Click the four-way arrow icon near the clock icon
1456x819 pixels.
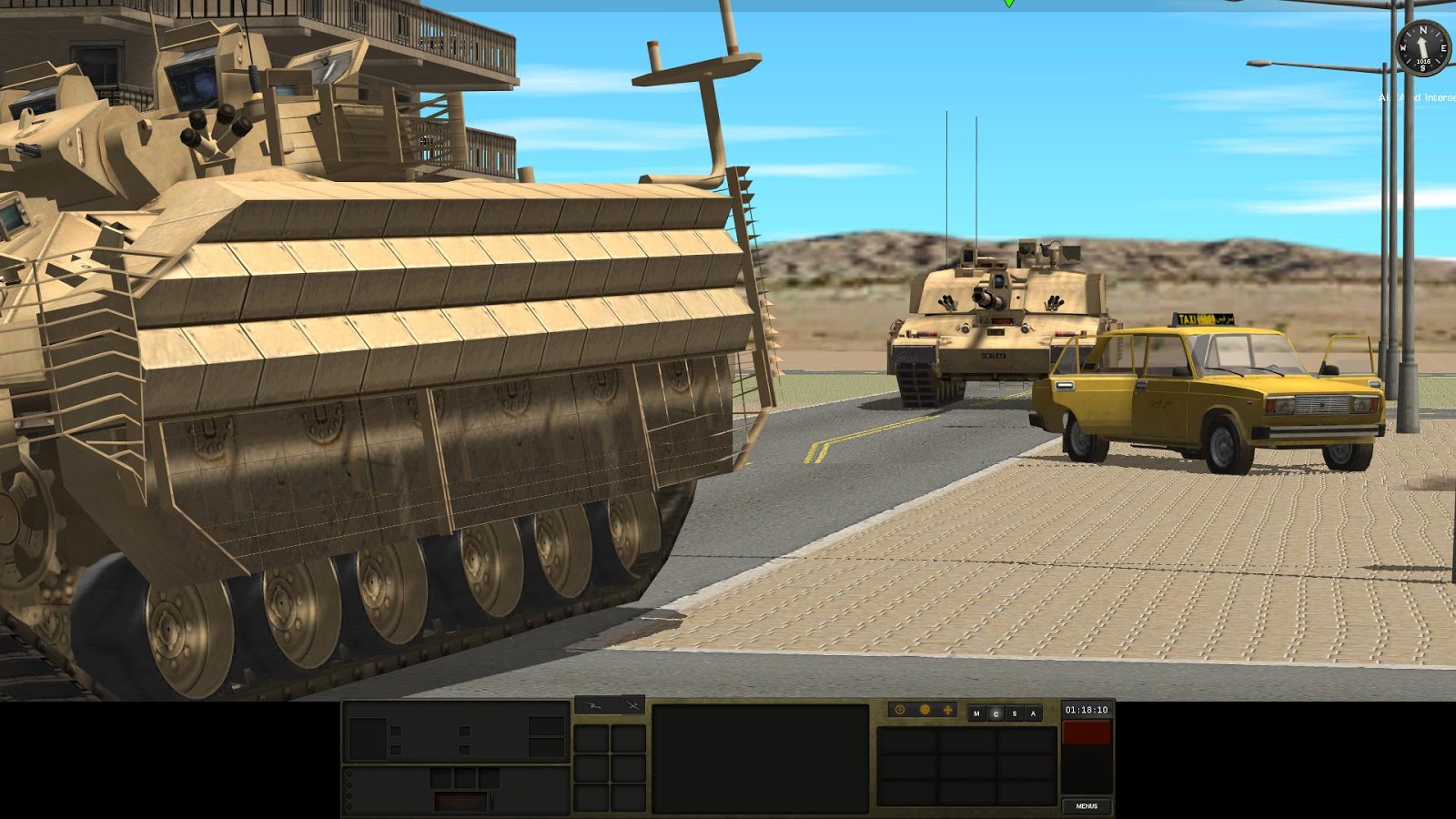point(947,708)
